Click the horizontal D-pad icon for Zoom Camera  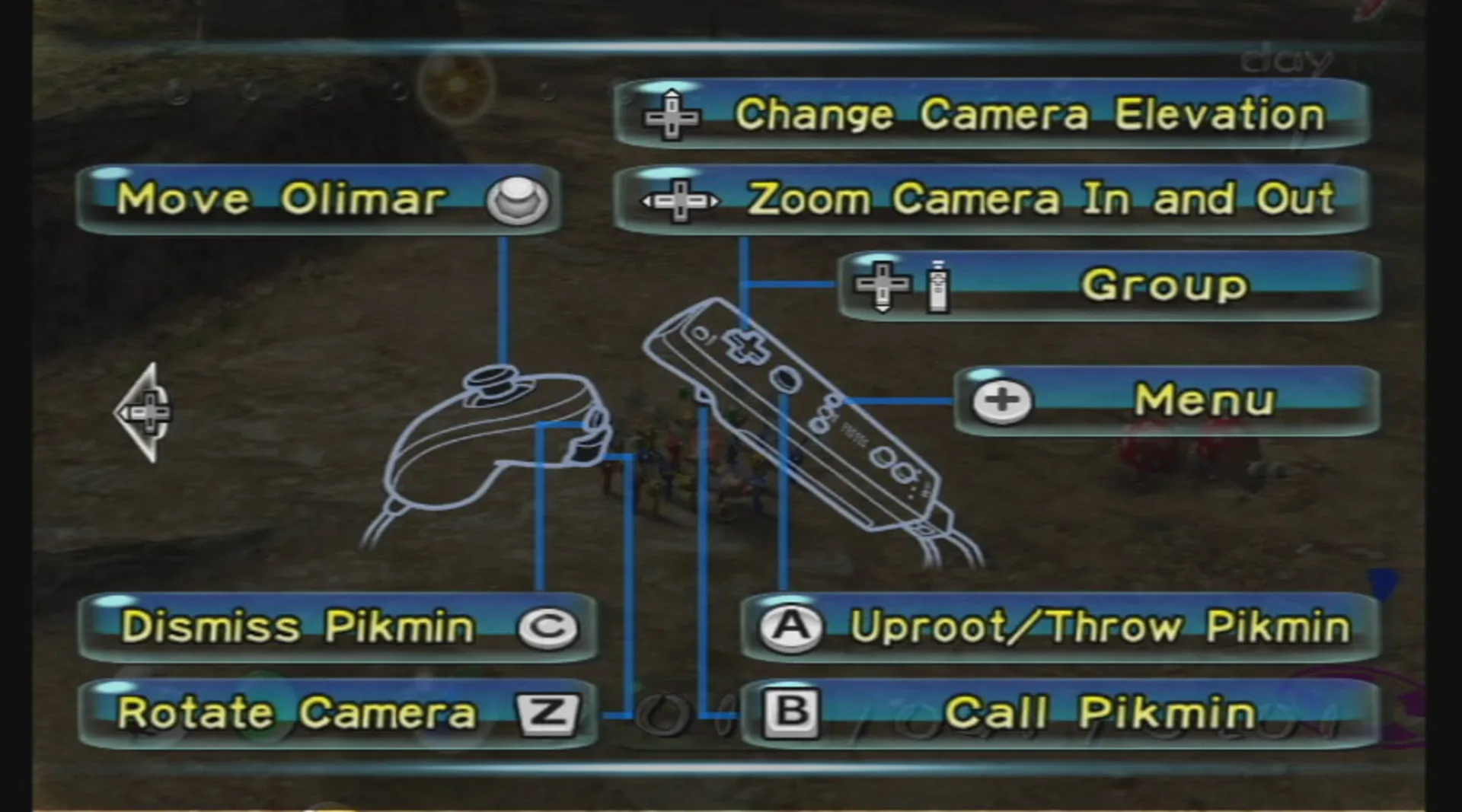[680, 200]
